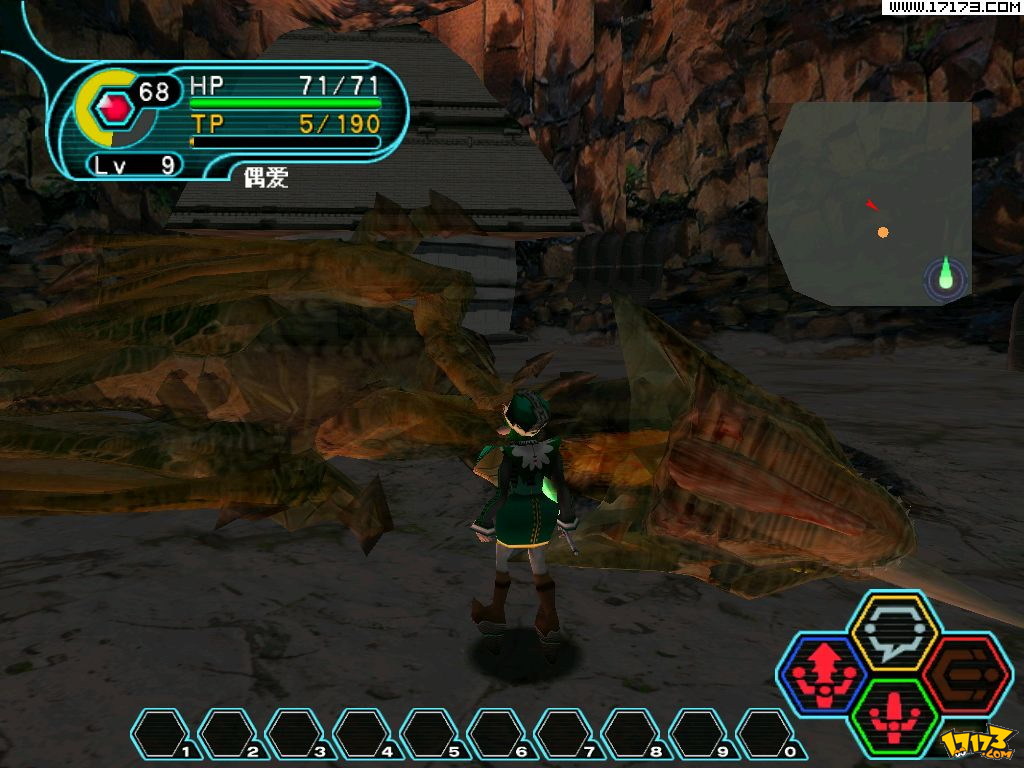The width and height of the screenshot is (1024, 768).
Task: Click the area minimap panel
Action: pyautogui.click(x=870, y=203)
